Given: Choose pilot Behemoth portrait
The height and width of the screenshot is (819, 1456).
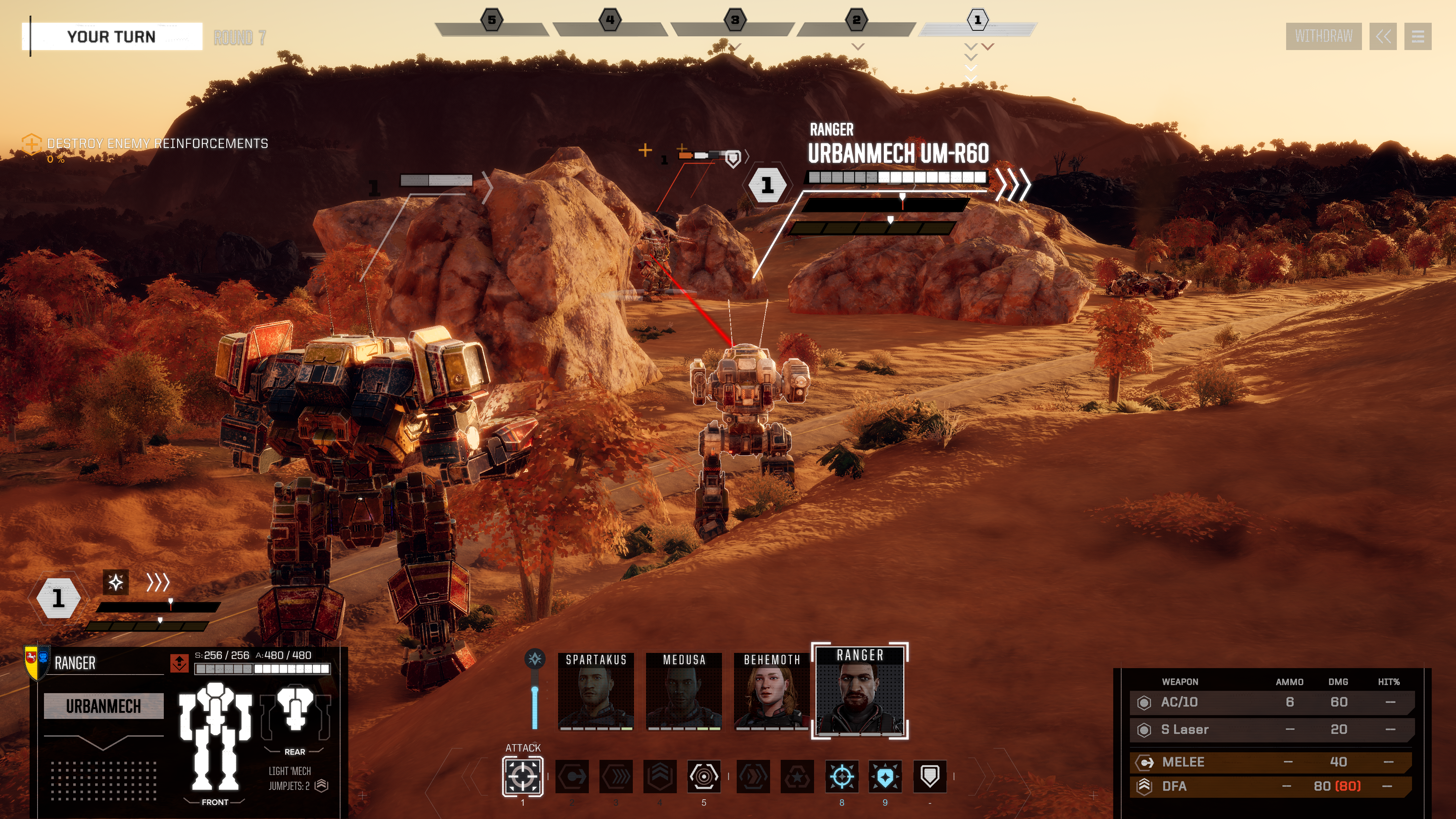Looking at the screenshot, I should pos(772,691).
